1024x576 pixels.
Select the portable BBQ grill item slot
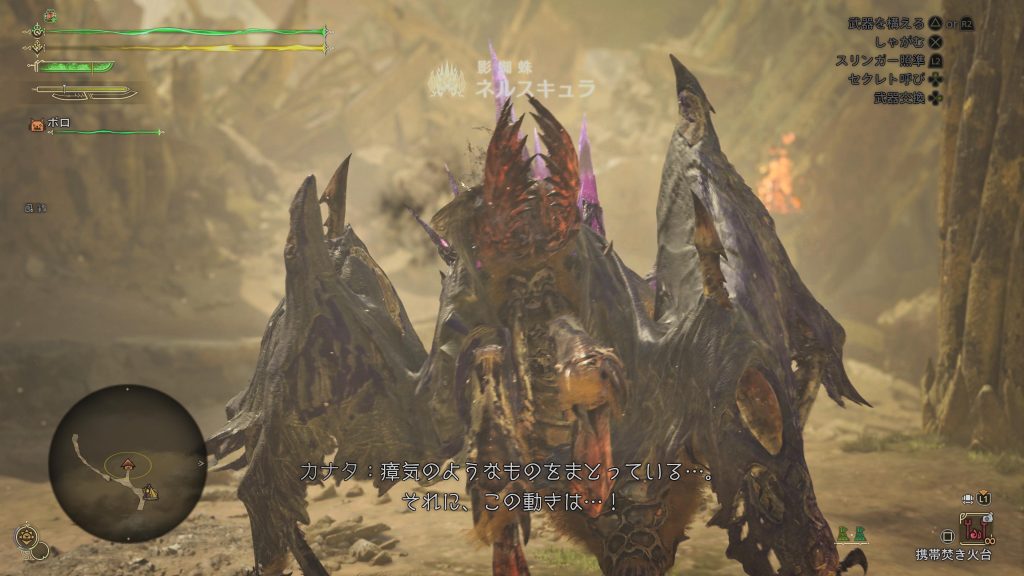pos(973,528)
